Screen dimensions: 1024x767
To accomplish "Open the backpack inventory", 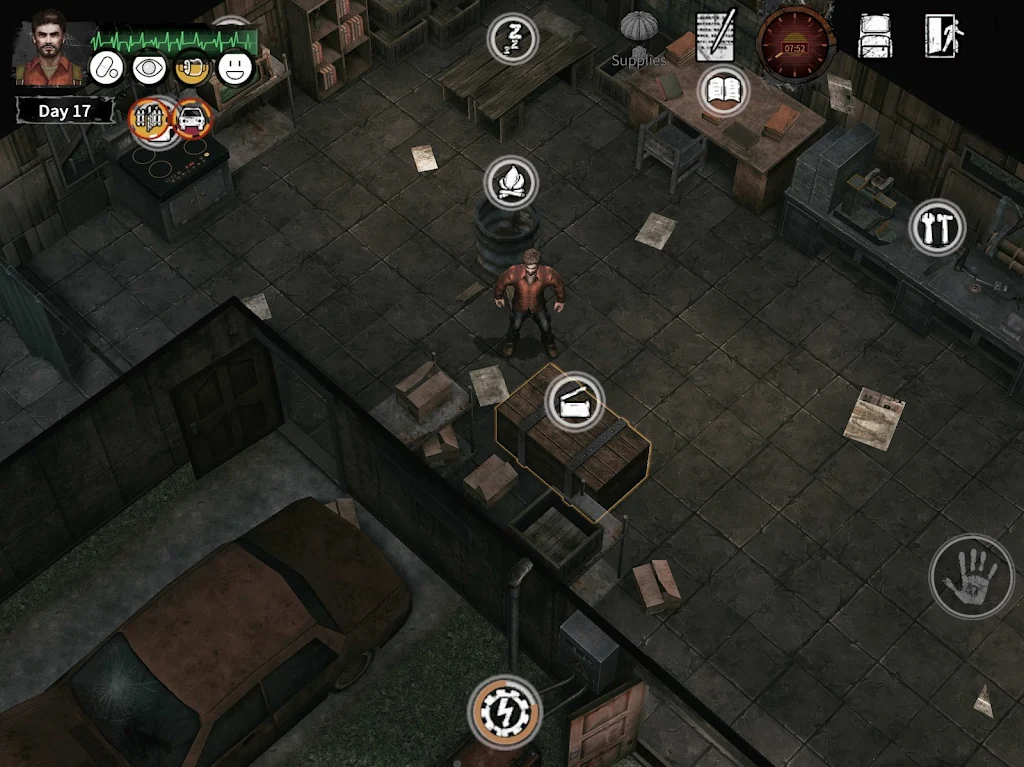I will point(875,37).
